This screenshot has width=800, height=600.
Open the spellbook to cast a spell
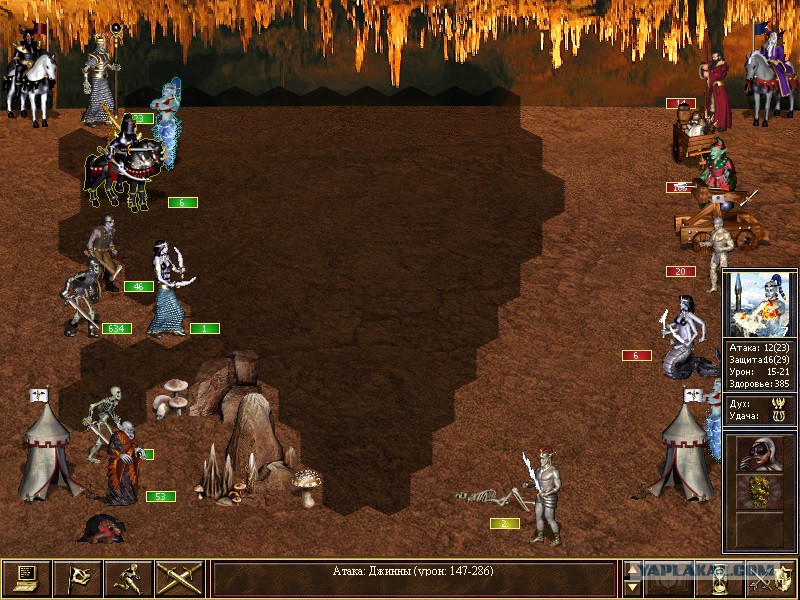[670, 579]
